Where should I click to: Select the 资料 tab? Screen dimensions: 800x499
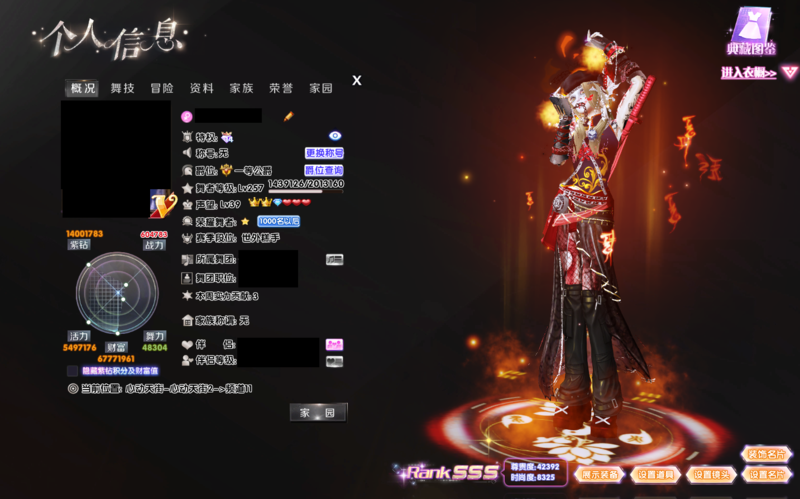(x=202, y=88)
